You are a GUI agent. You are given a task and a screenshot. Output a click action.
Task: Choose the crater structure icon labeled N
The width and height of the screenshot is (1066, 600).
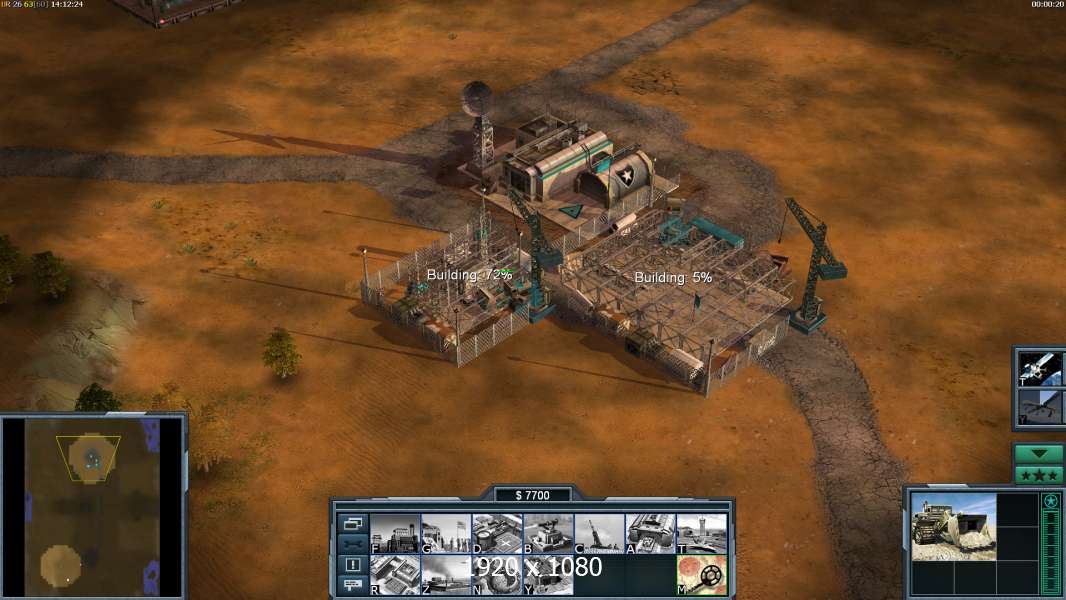[497, 575]
